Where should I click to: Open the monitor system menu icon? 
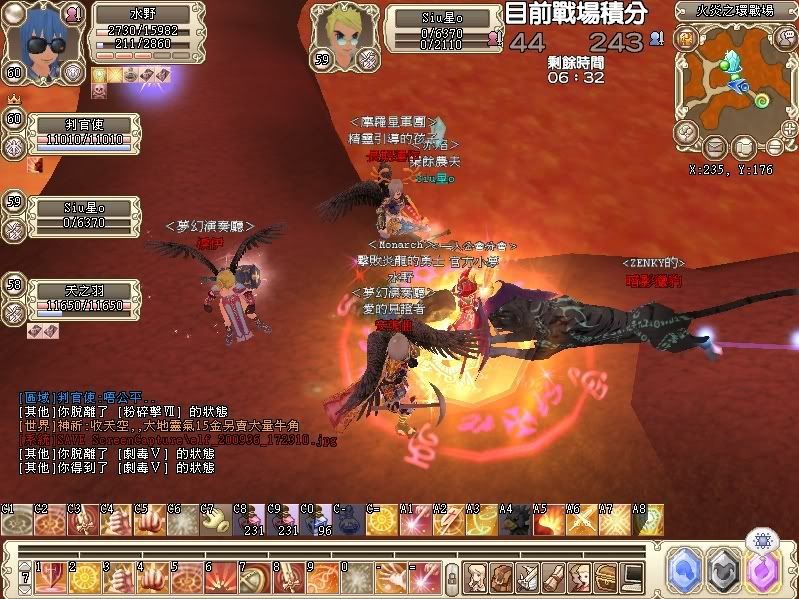coord(632,577)
